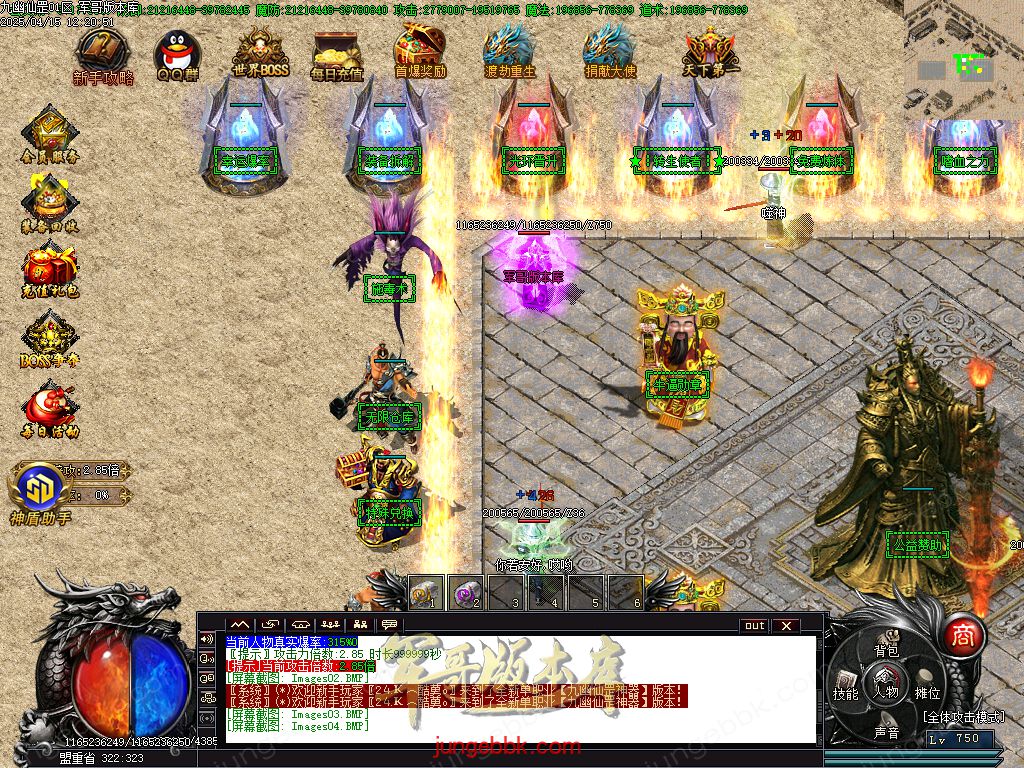Open the 天下第一 ranking icon
Screen dimensions: 1024x768
[x=711, y=52]
